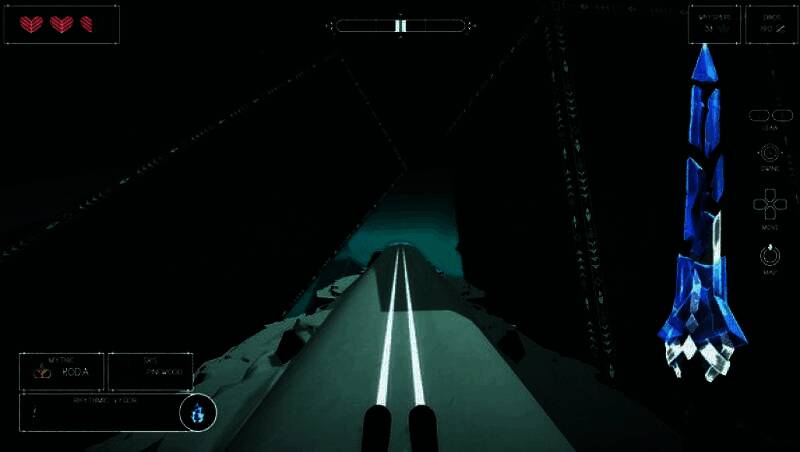This screenshot has height=452, width=800.
Task: Activate the blue flame ability icon
Action: pyautogui.click(x=198, y=412)
